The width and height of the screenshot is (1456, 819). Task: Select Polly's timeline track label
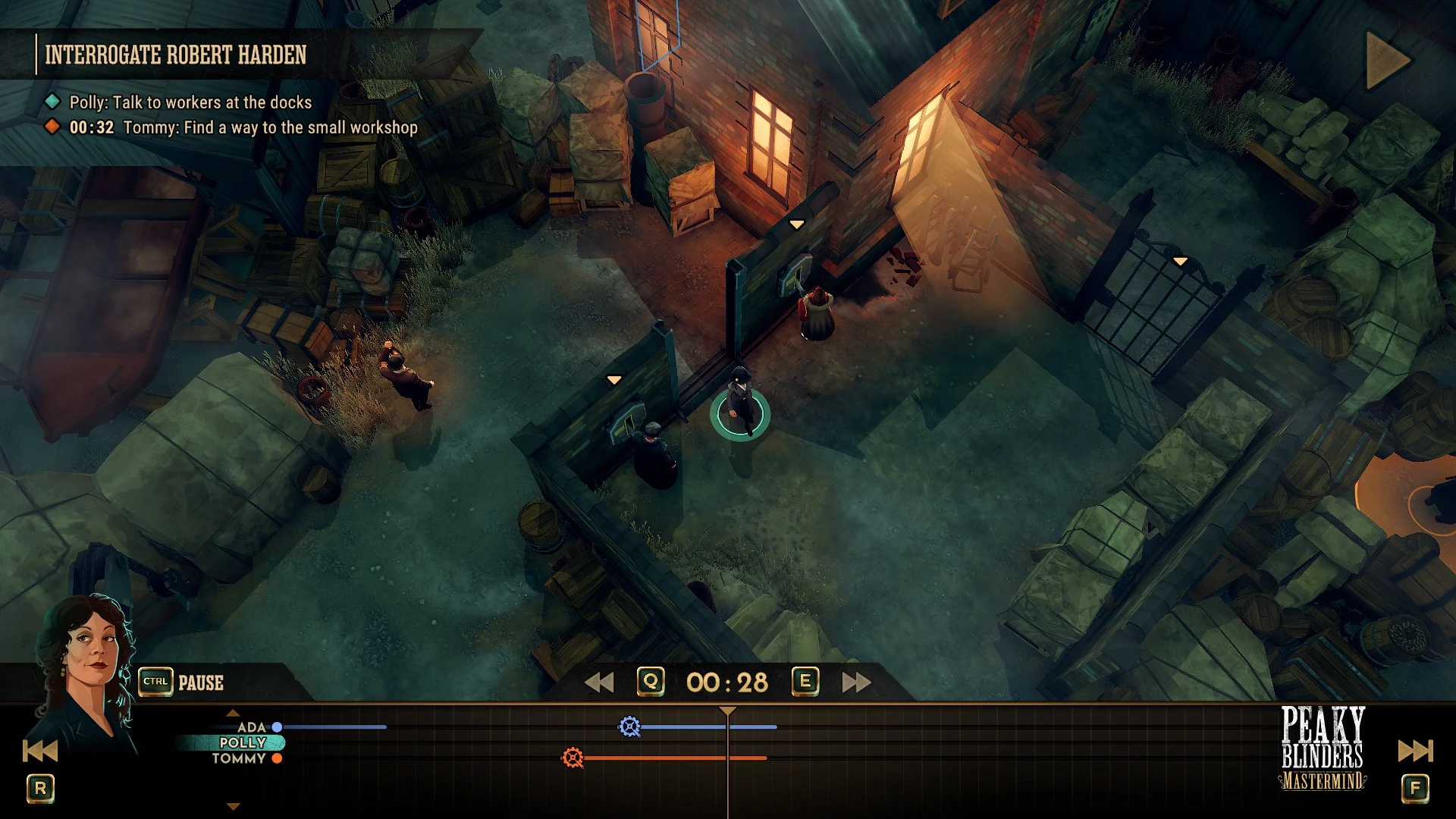coord(243,742)
